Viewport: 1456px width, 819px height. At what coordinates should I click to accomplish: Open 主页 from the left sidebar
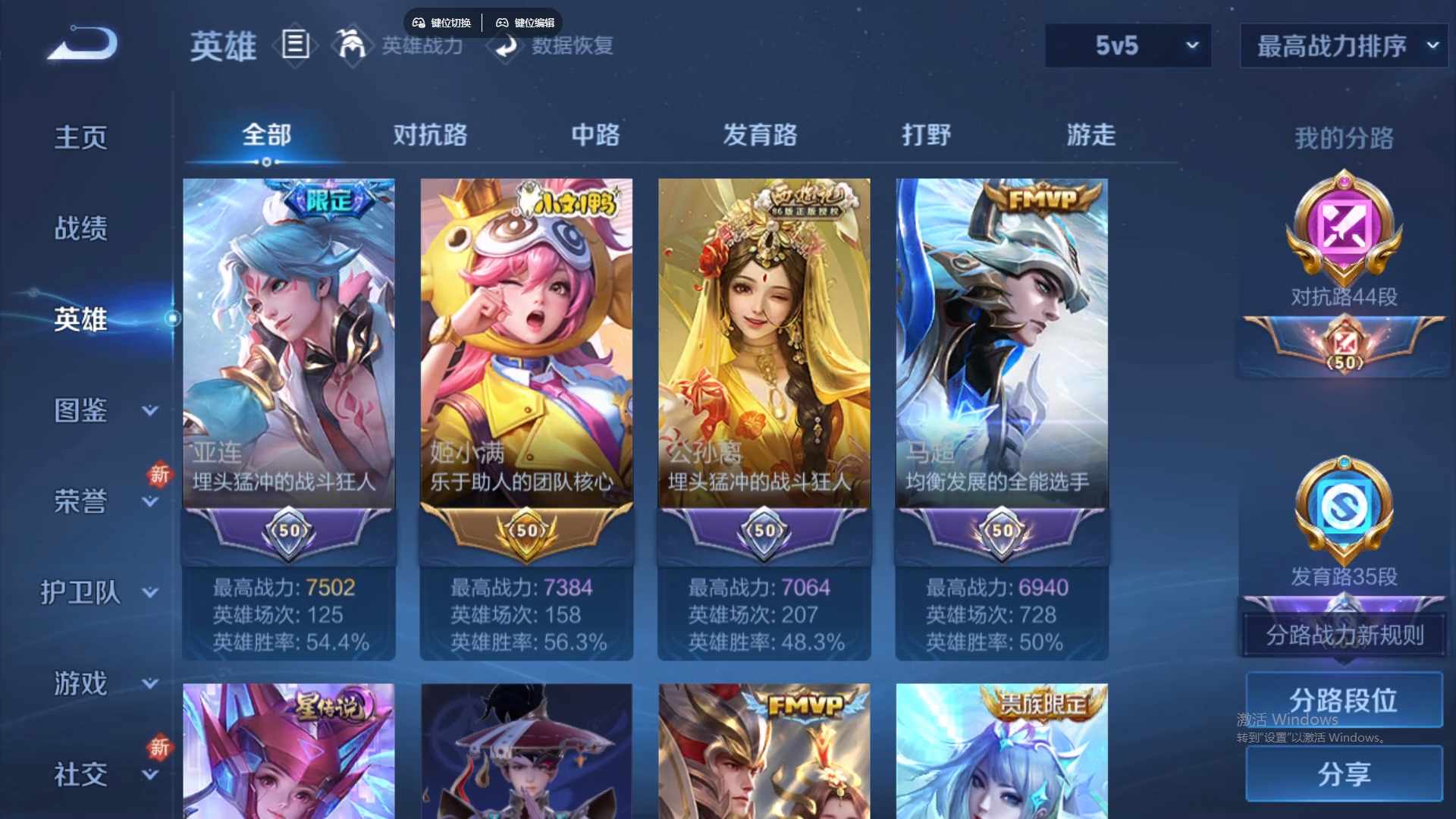pyautogui.click(x=81, y=136)
